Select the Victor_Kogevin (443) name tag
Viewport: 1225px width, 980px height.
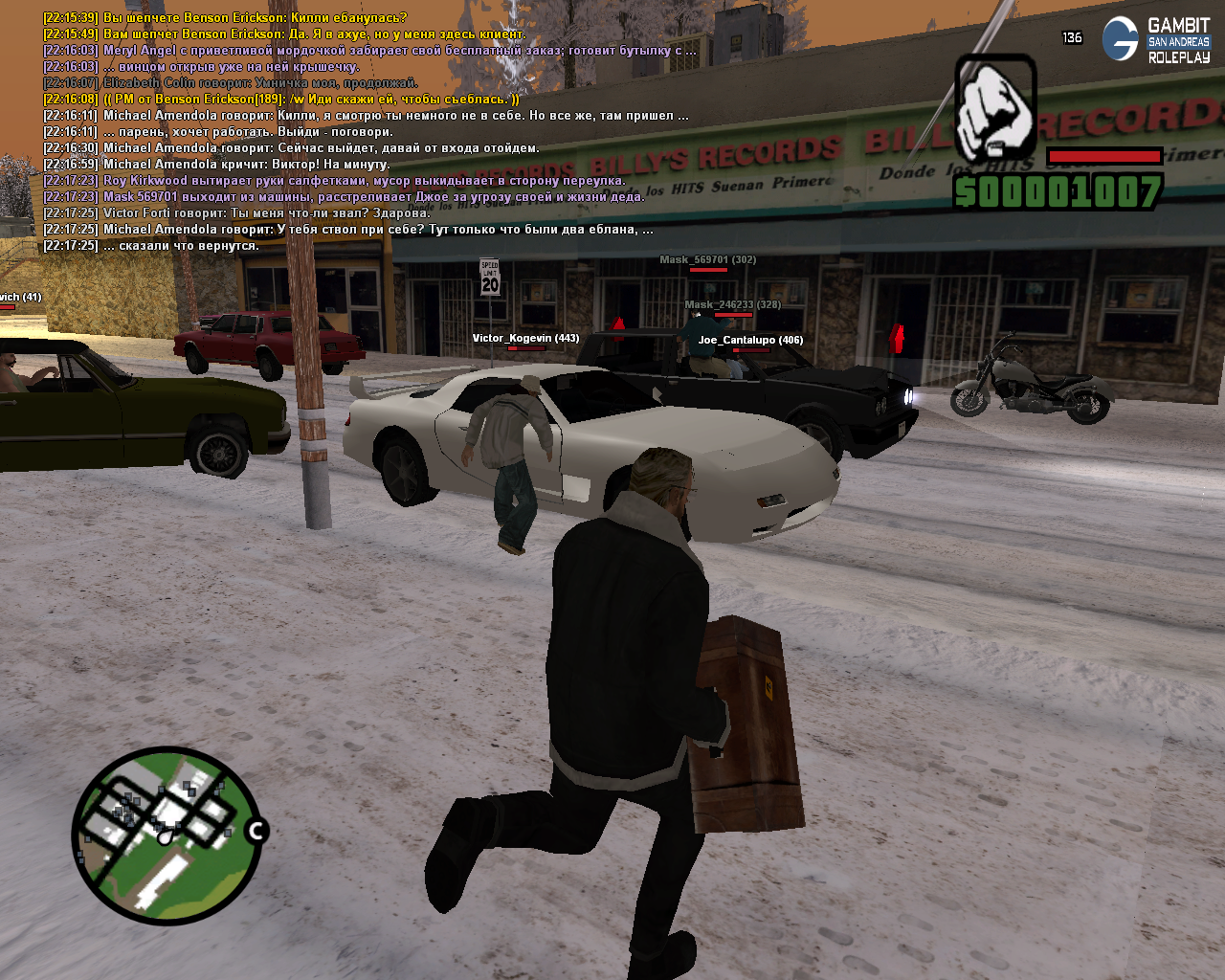point(525,338)
